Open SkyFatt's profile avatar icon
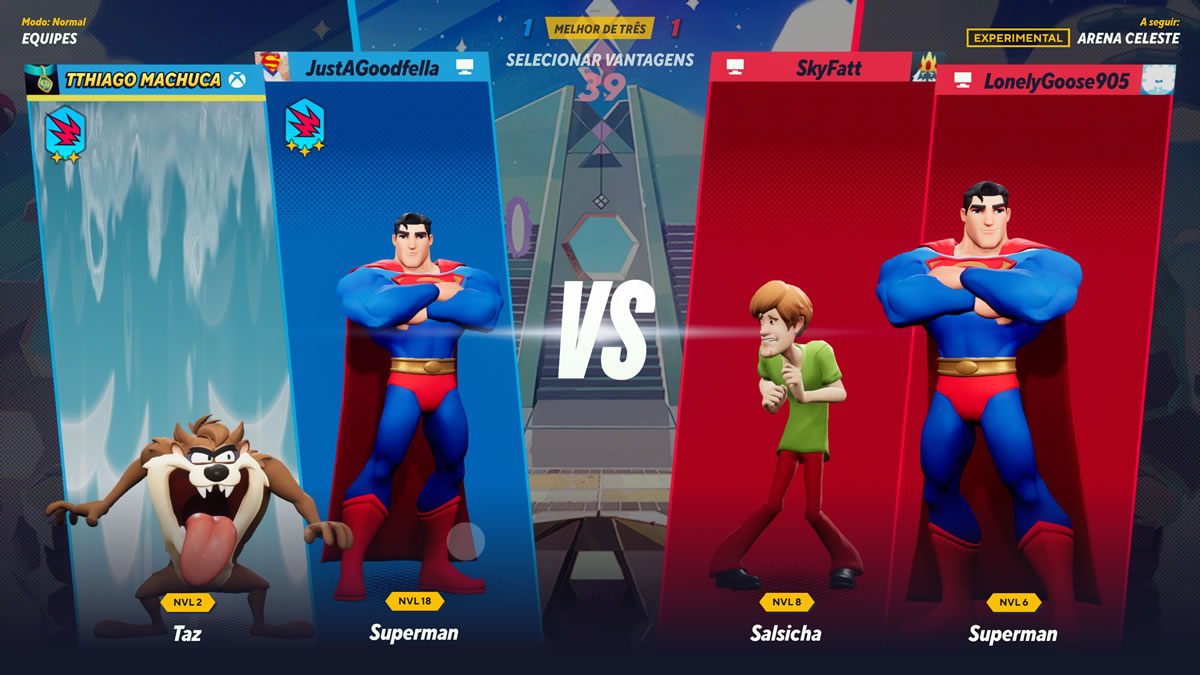Viewport: 1200px width, 675px height. (925, 68)
